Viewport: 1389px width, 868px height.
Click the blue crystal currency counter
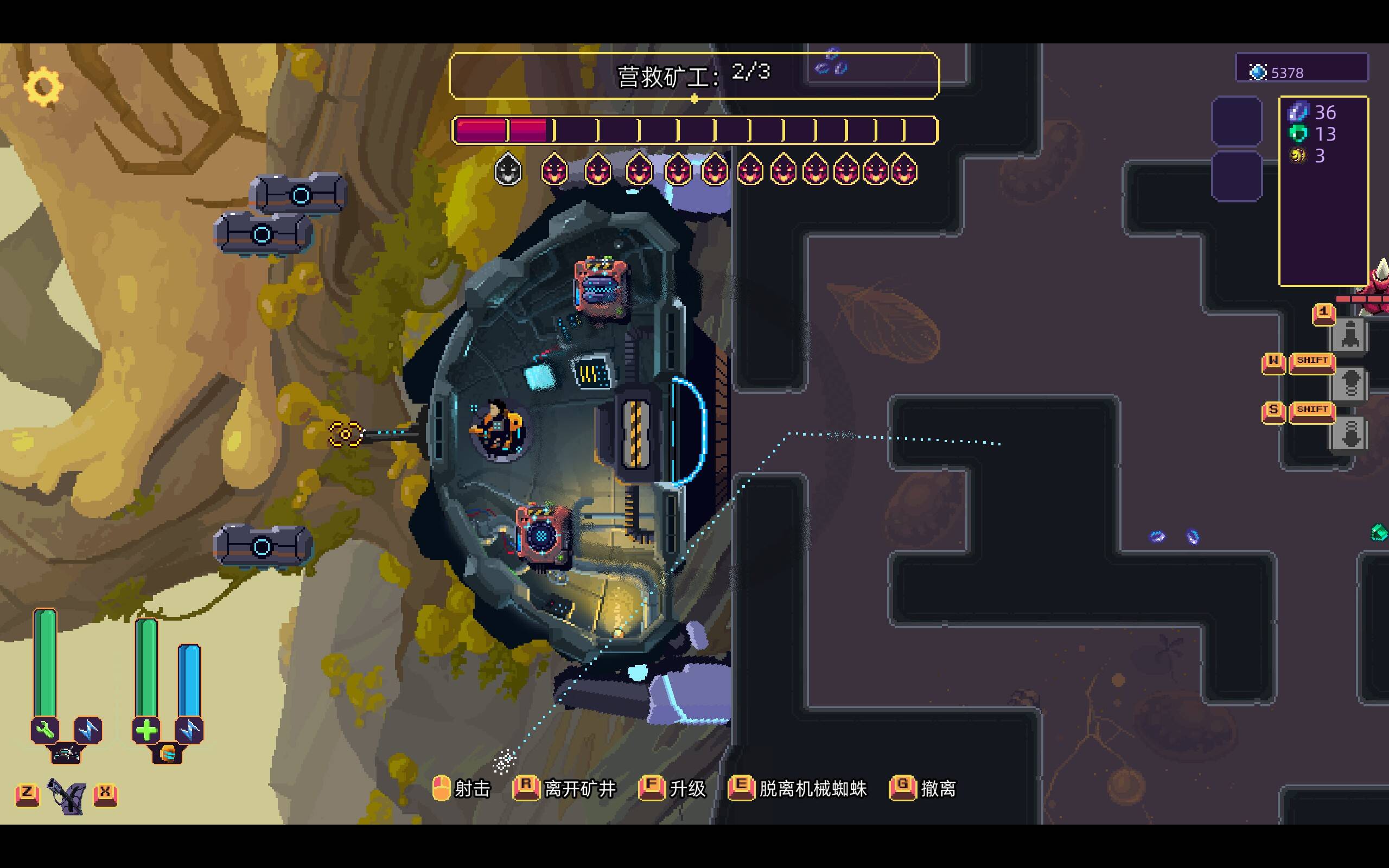coord(1301,72)
